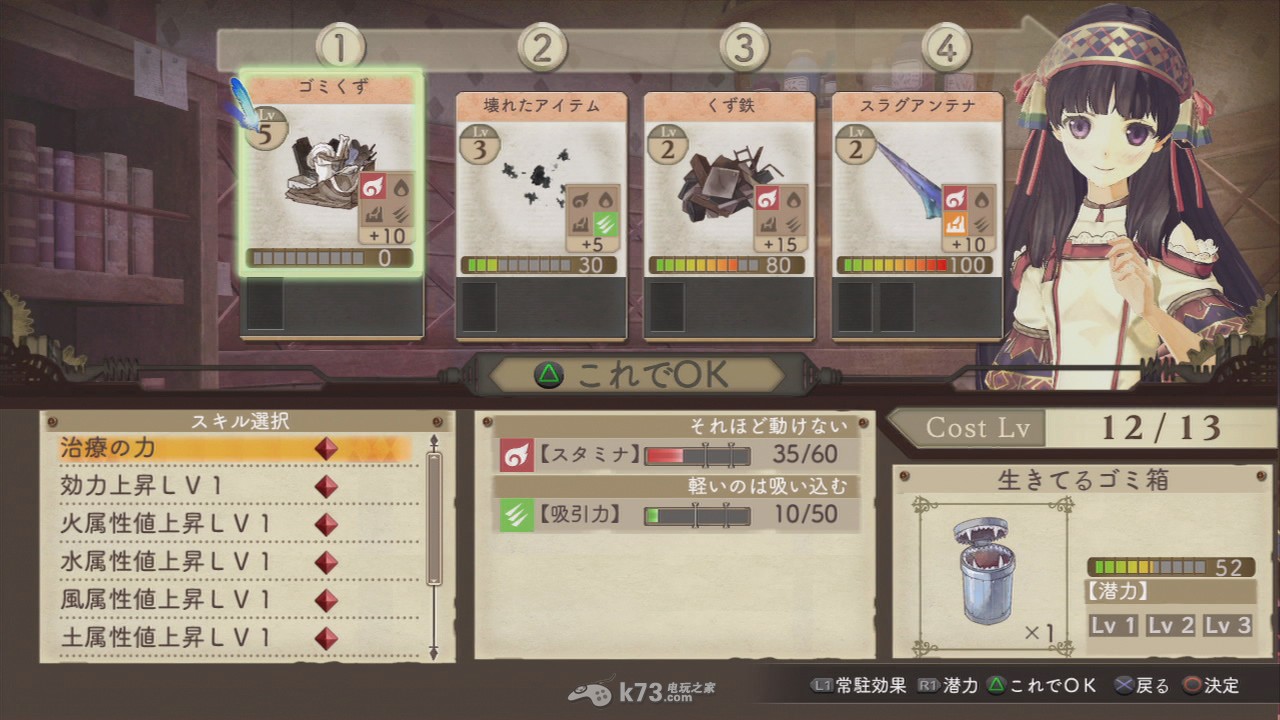Select the 潜力 Lv 3 box
The width and height of the screenshot is (1280, 720).
click(x=1227, y=626)
